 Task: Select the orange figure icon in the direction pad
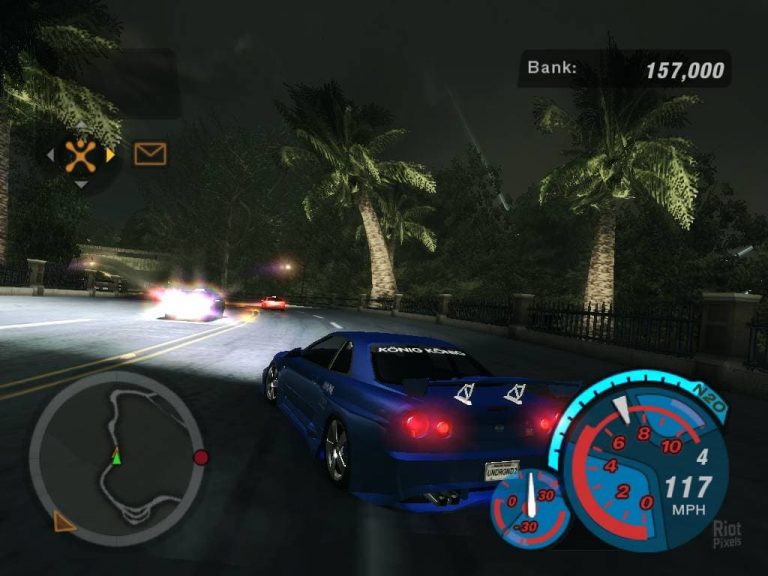pyautogui.click(x=81, y=154)
